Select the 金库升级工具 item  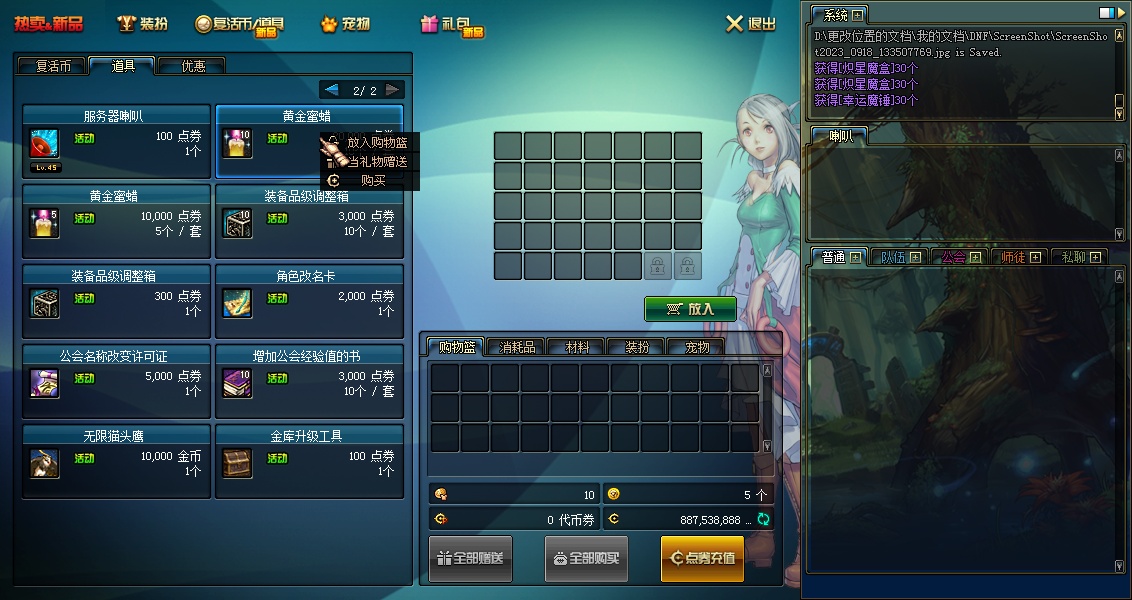(309, 461)
